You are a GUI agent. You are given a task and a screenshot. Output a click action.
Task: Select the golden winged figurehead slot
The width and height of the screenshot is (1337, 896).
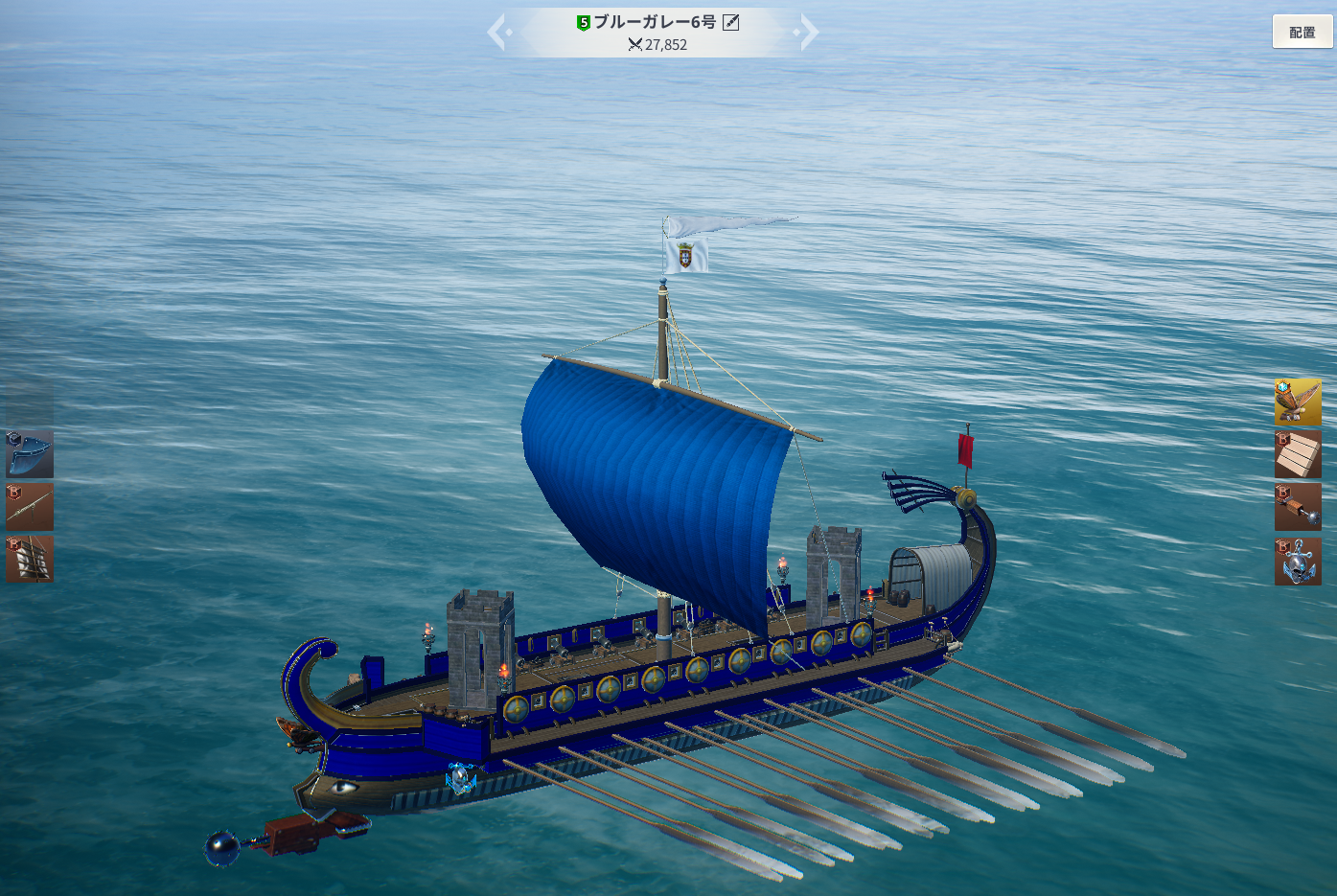[x=1298, y=402]
